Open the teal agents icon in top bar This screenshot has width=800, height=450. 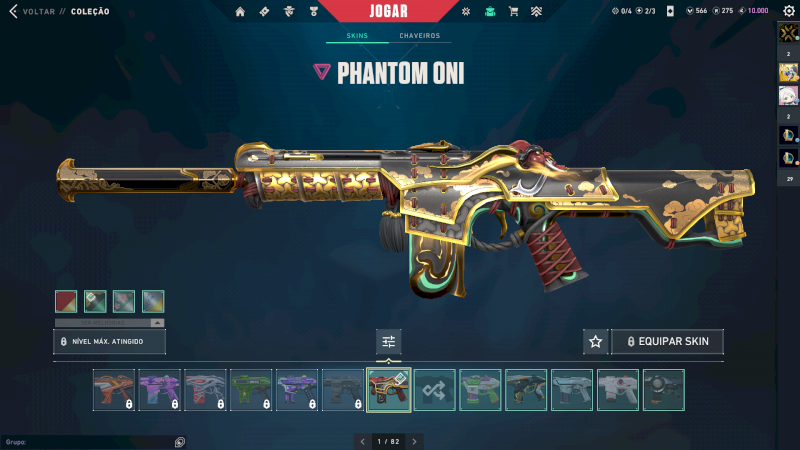pyautogui.click(x=489, y=12)
